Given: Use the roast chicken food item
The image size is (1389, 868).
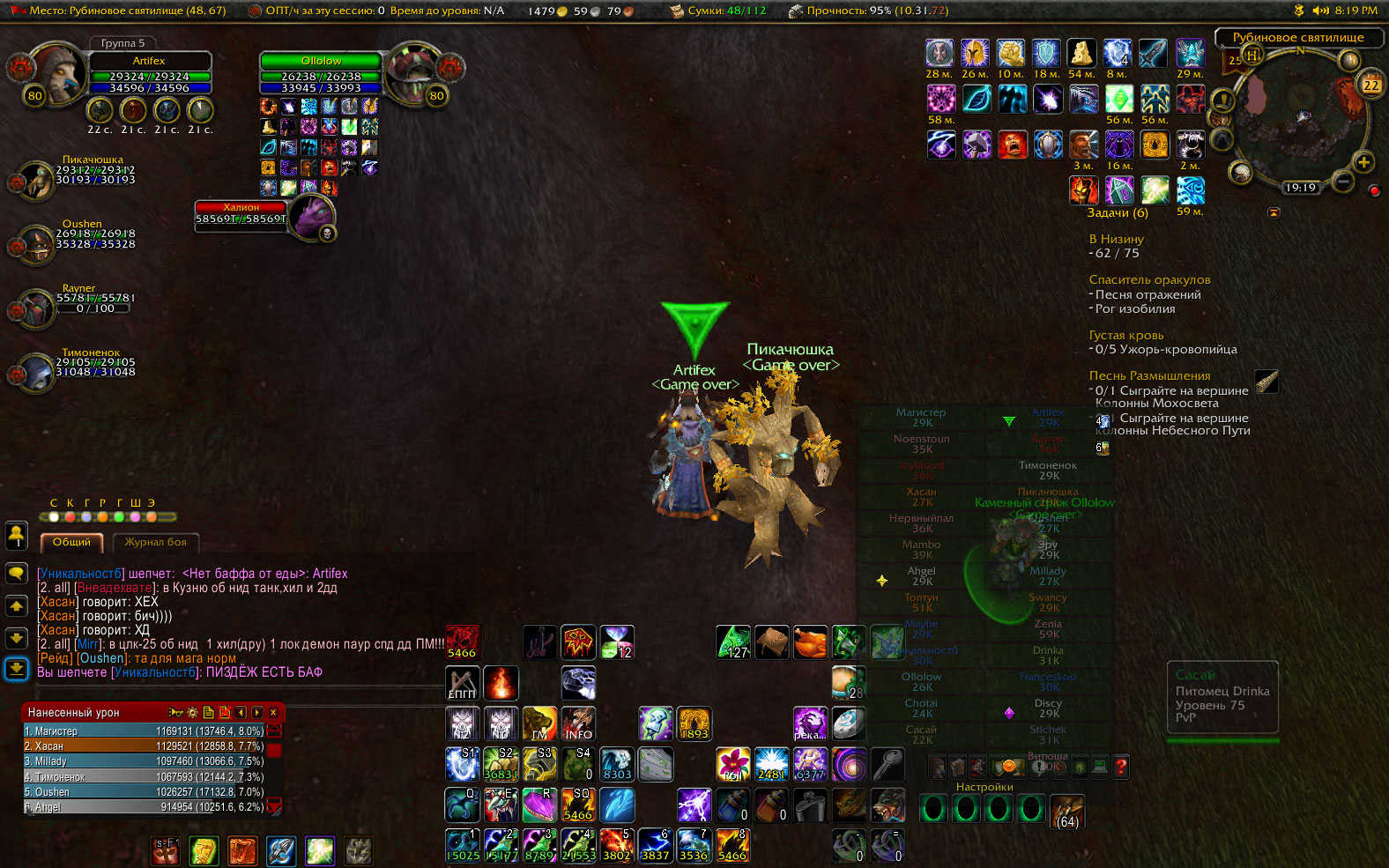Looking at the screenshot, I should pyautogui.click(x=810, y=642).
